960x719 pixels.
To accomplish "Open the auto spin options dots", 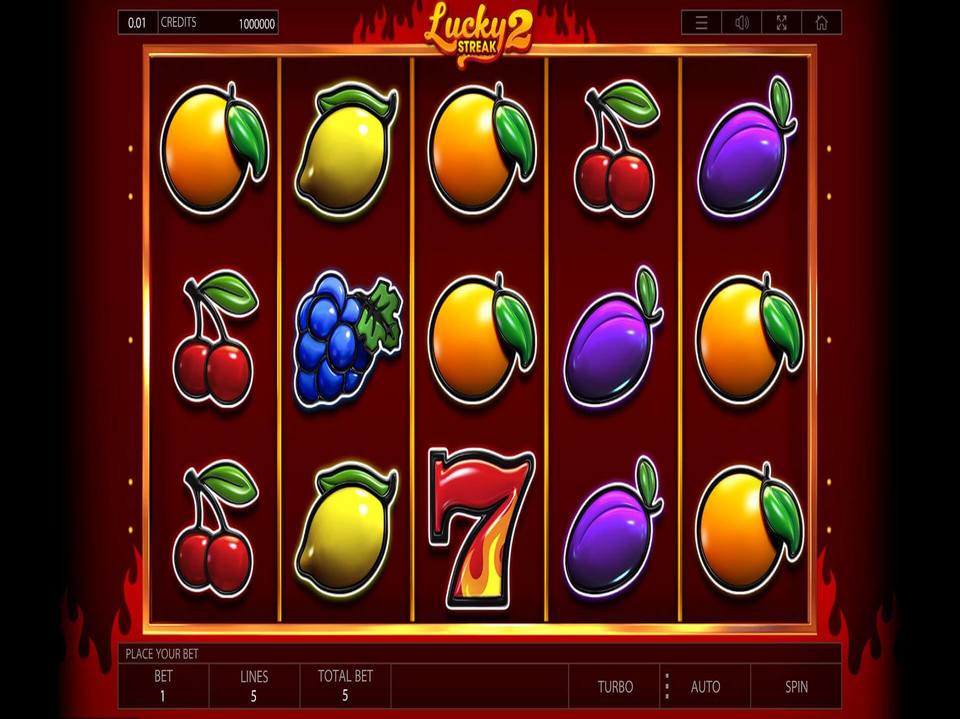I will [666, 686].
